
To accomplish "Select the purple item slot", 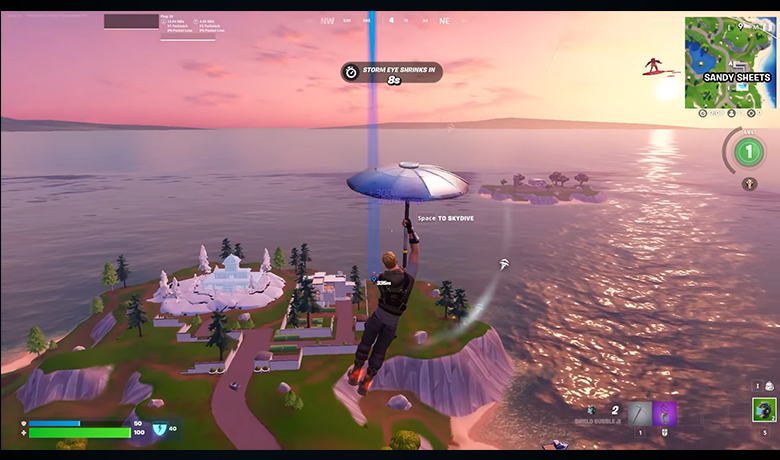I will (665, 413).
